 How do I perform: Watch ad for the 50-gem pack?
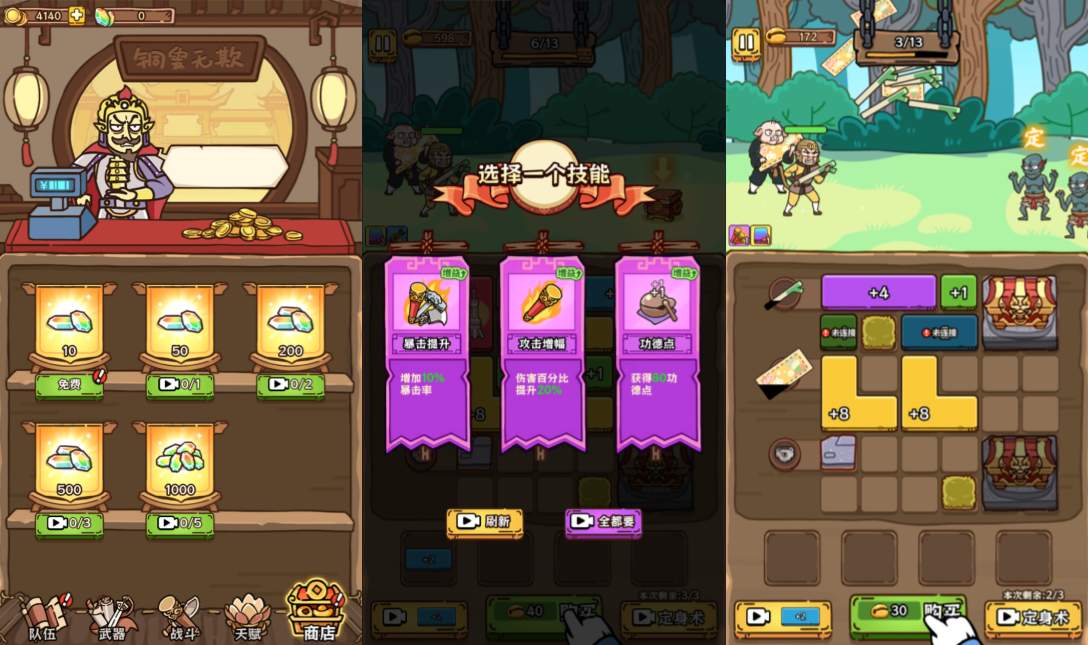coord(180,385)
